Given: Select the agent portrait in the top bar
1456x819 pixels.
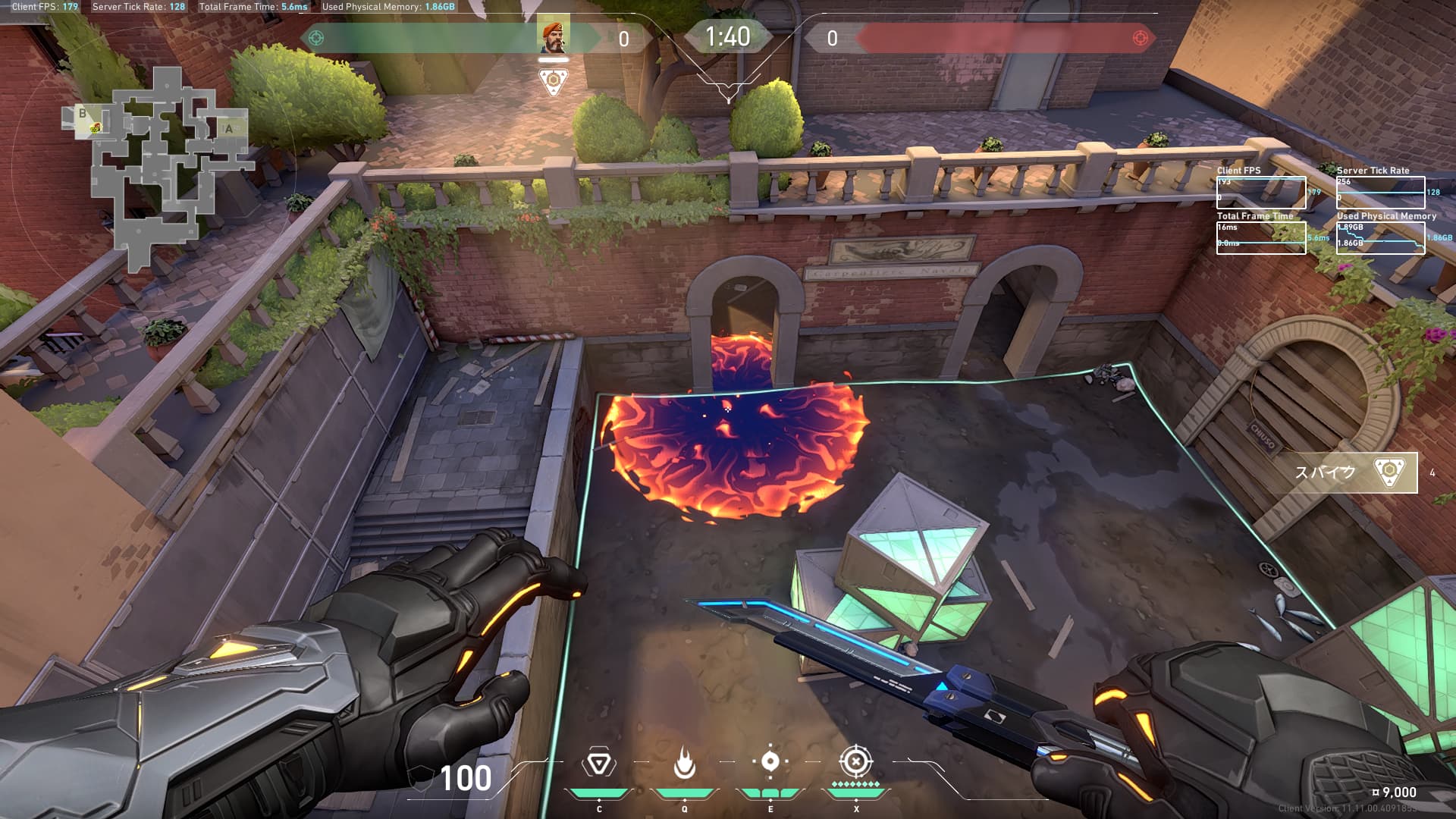Looking at the screenshot, I should point(554,36).
